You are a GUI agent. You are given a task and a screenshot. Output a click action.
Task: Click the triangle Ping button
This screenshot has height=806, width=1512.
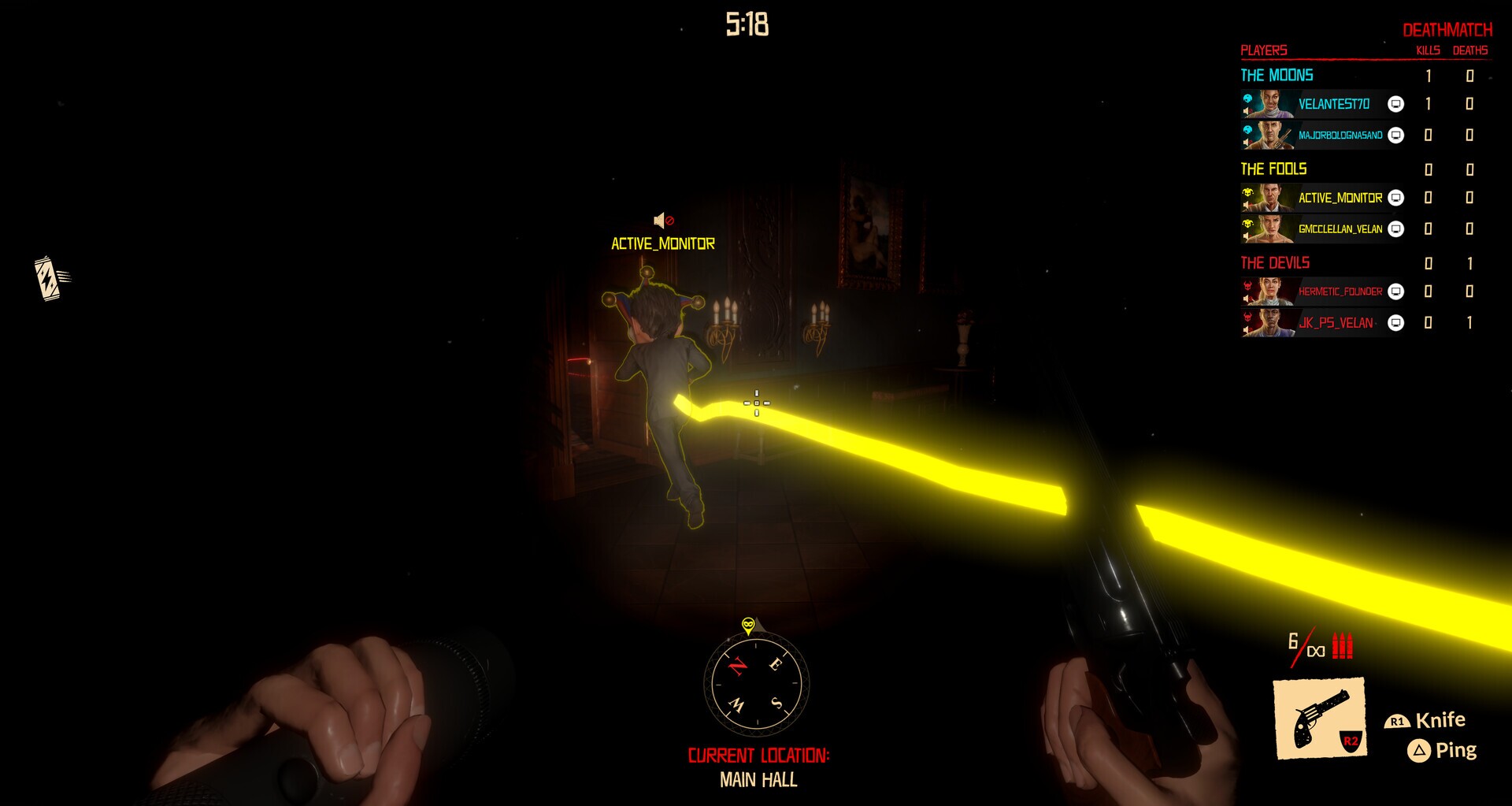[x=1420, y=749]
